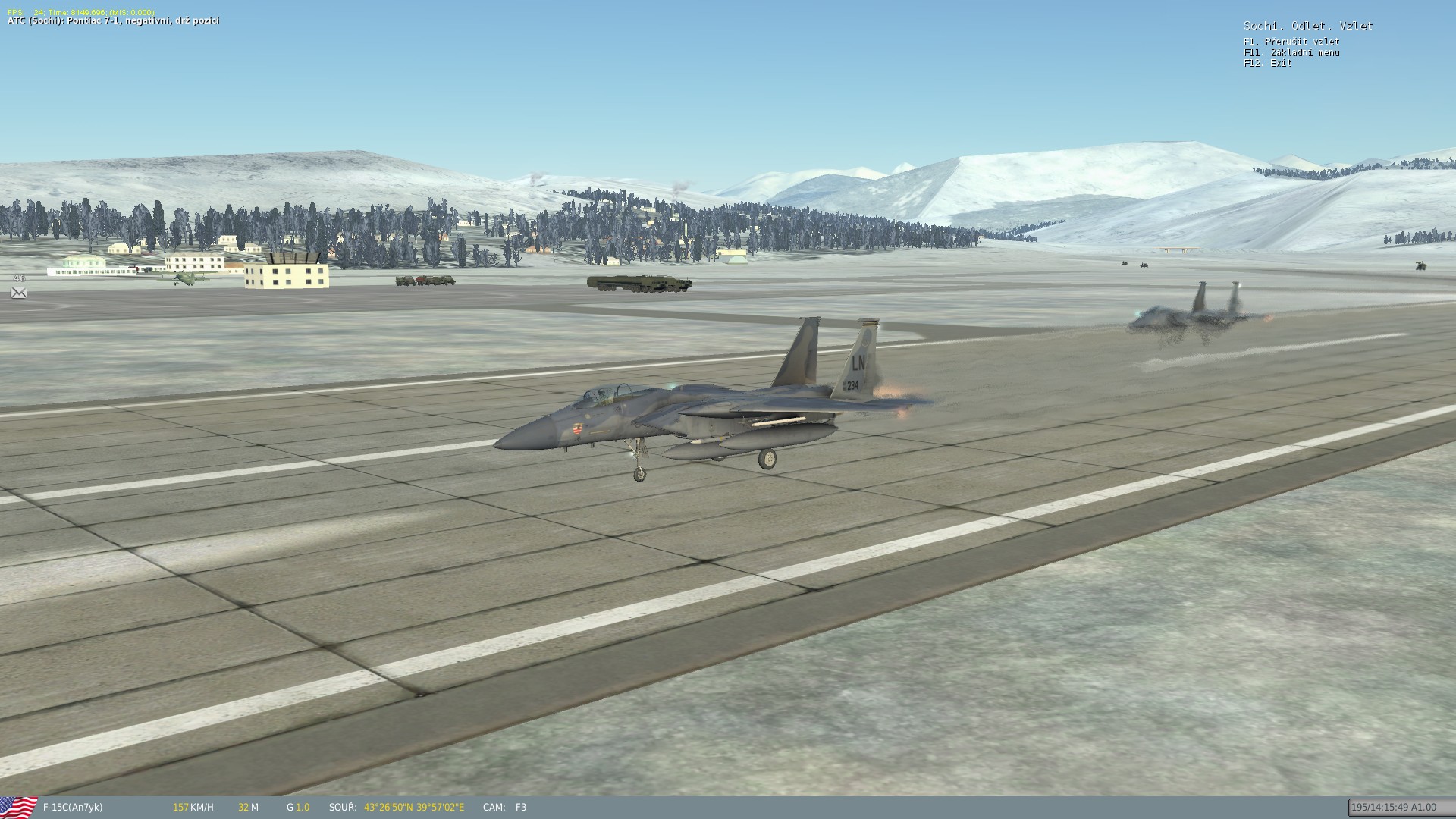Choose Exit in the radio menu
The image size is (1456, 819).
[1268, 63]
